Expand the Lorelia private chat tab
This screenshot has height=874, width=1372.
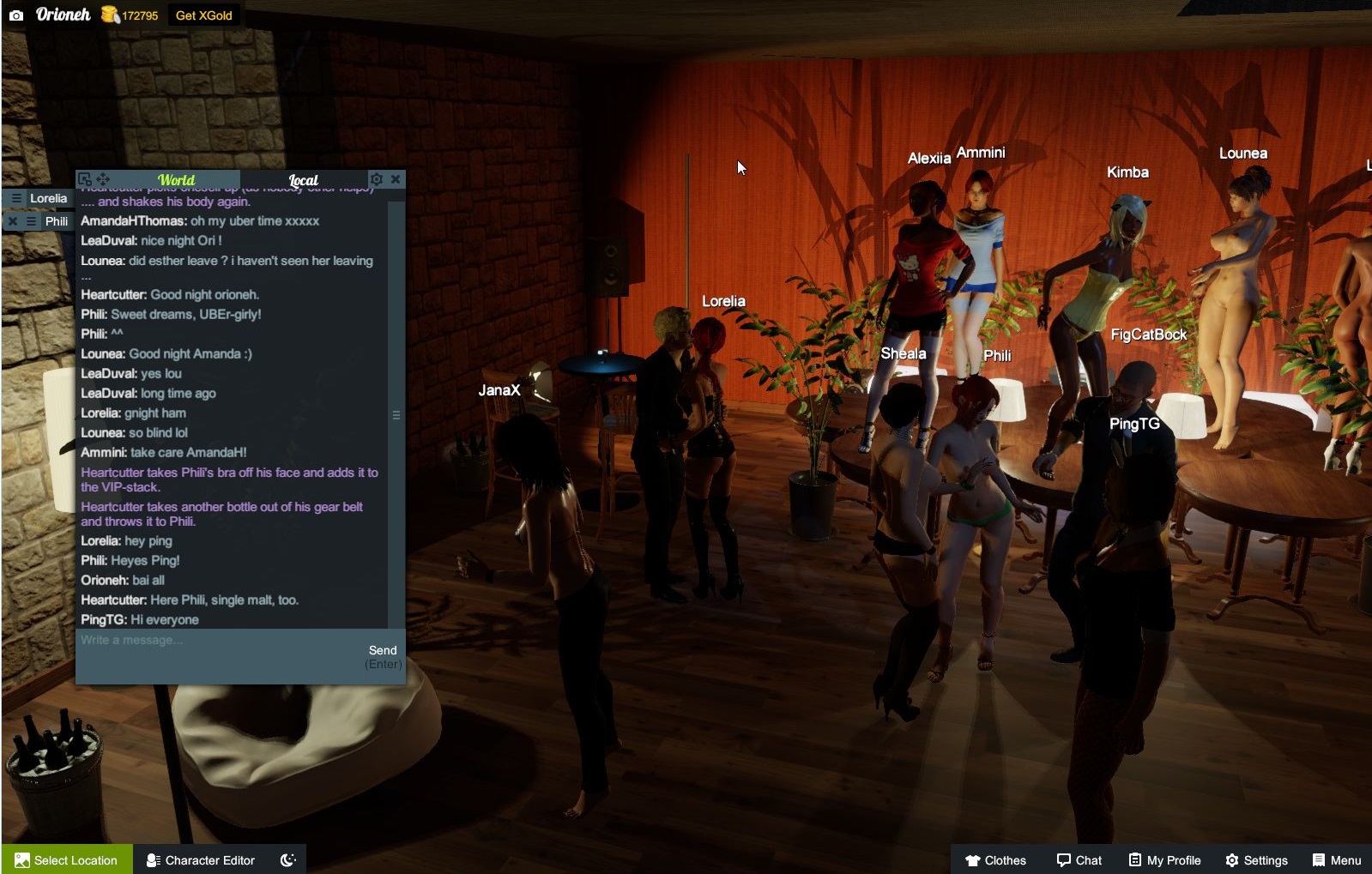pos(50,198)
